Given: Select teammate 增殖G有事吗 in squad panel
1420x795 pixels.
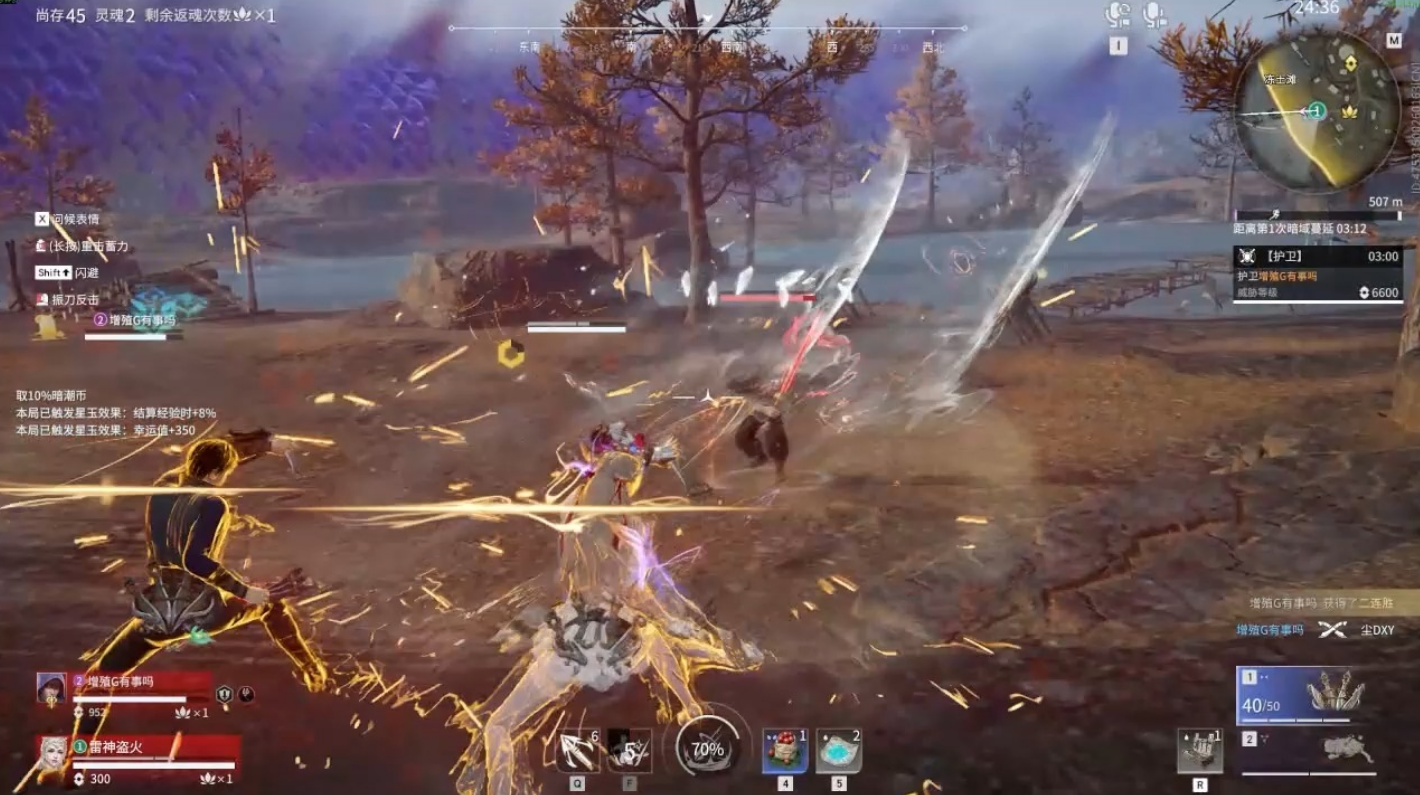Looking at the screenshot, I should 140,690.
